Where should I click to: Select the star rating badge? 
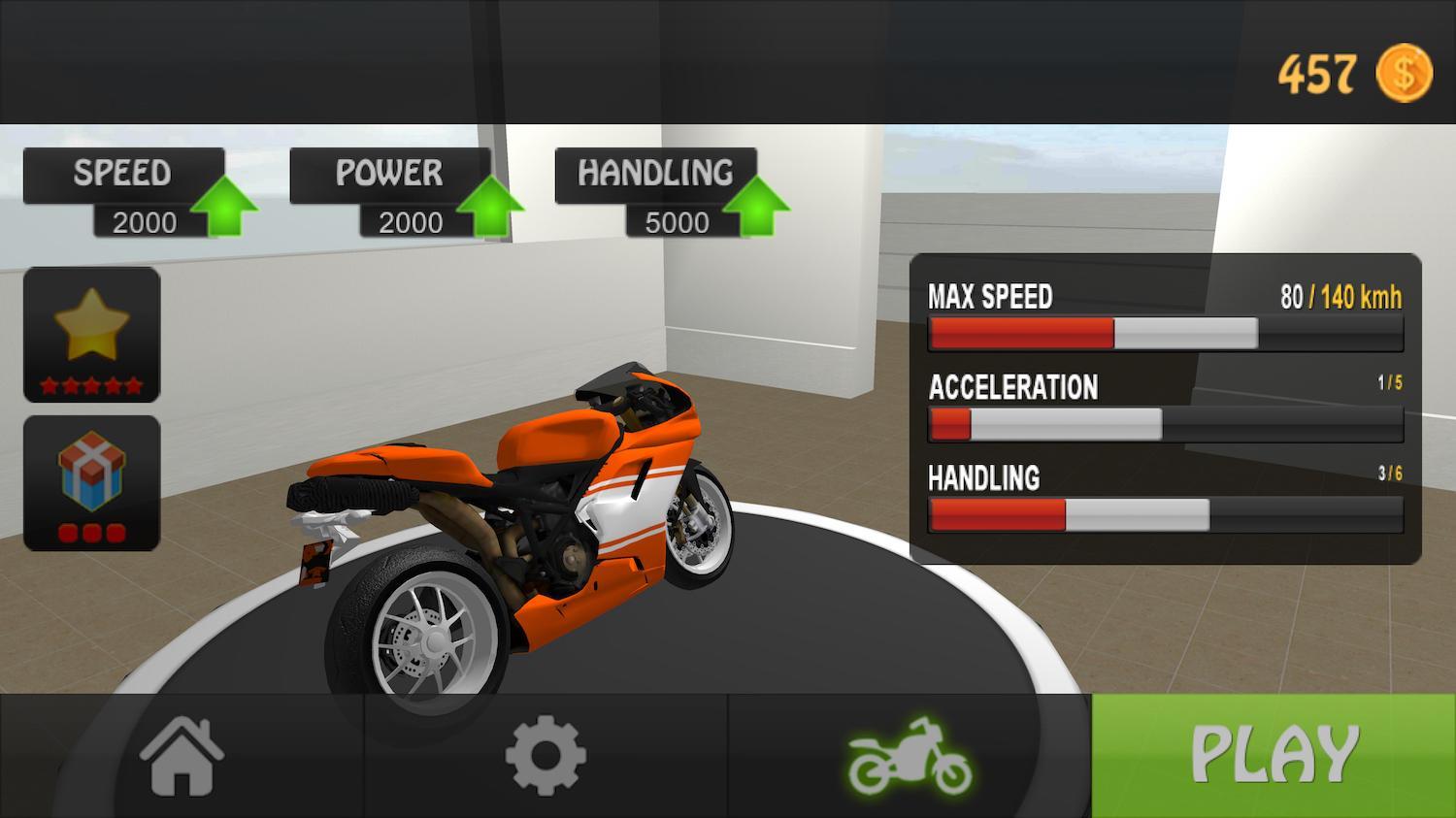click(x=92, y=337)
